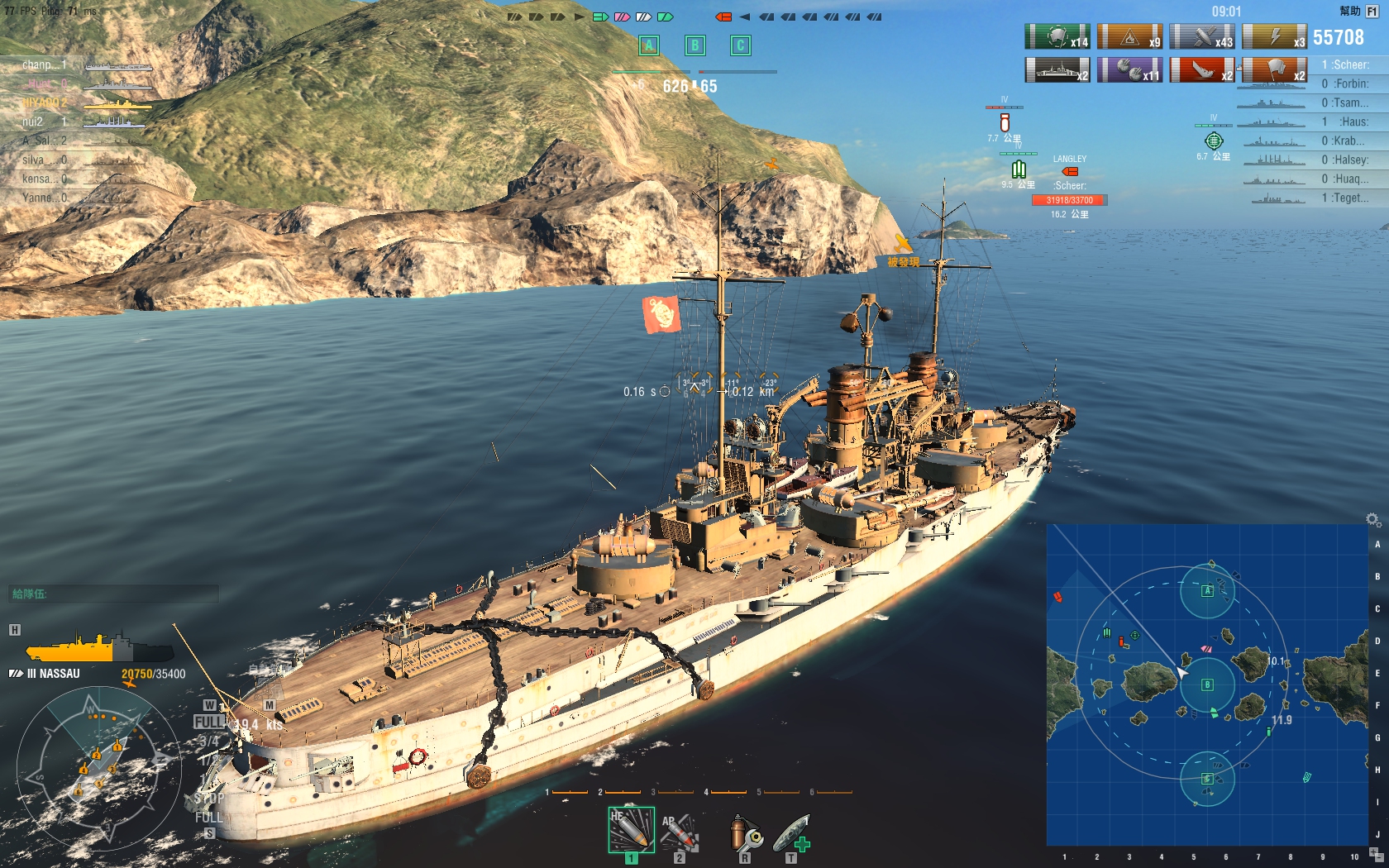Select capture point A indicator at top
This screenshot has width=1389, height=868.
[x=649, y=45]
